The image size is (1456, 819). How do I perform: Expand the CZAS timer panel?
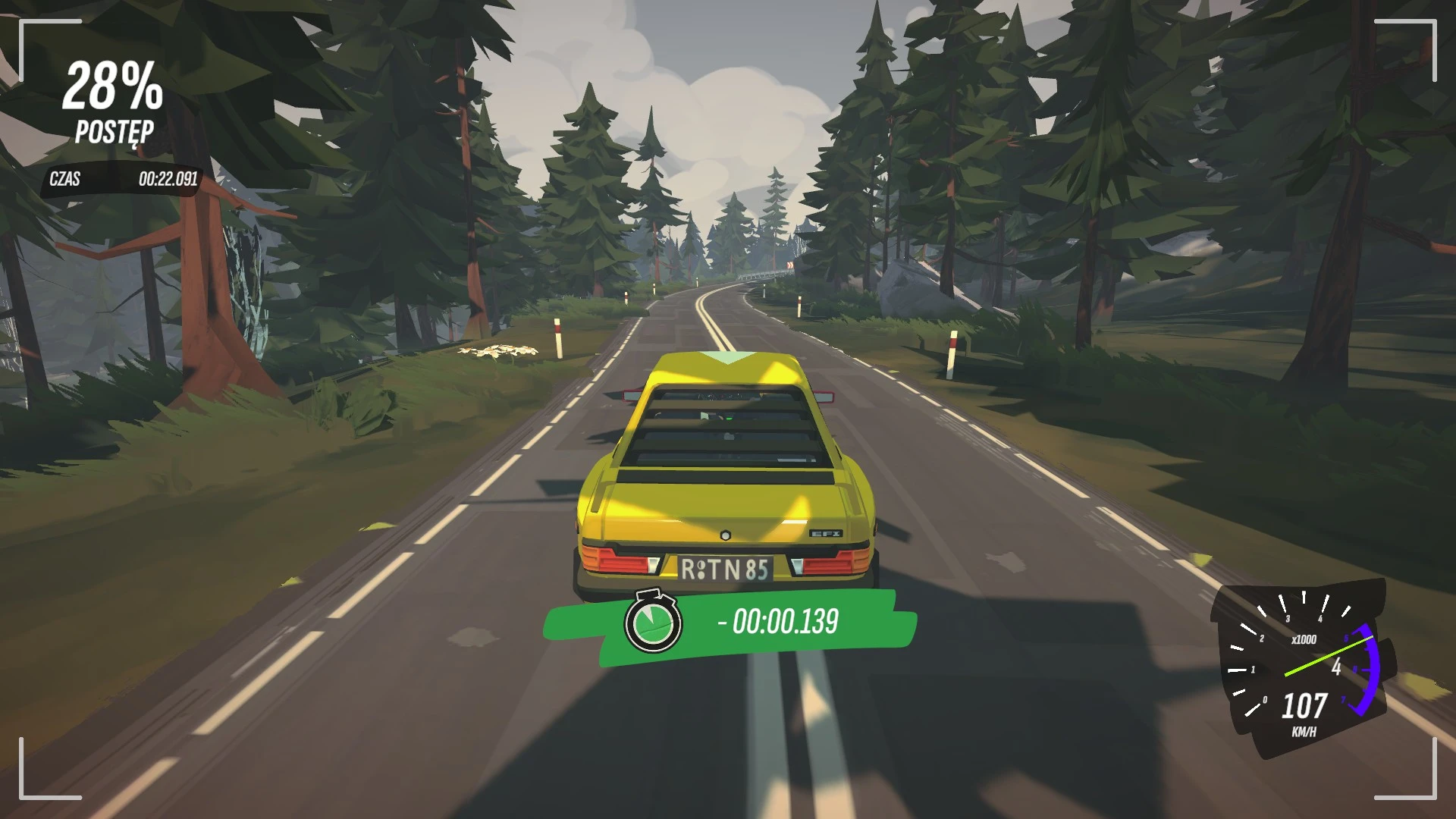tap(121, 180)
